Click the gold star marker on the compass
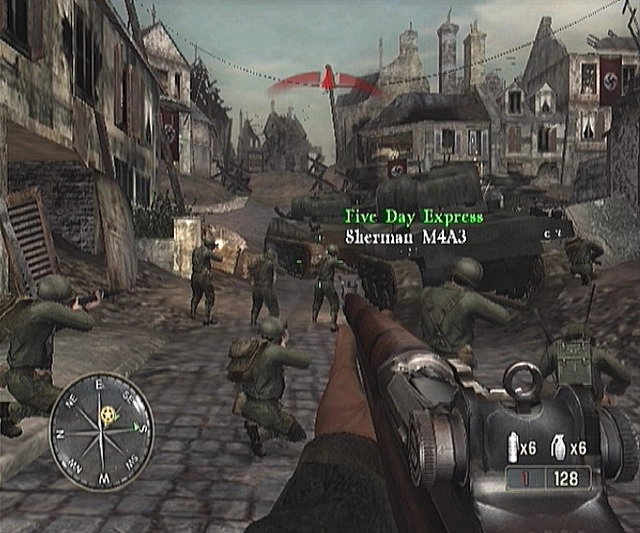This screenshot has width=640, height=533. pyautogui.click(x=107, y=413)
